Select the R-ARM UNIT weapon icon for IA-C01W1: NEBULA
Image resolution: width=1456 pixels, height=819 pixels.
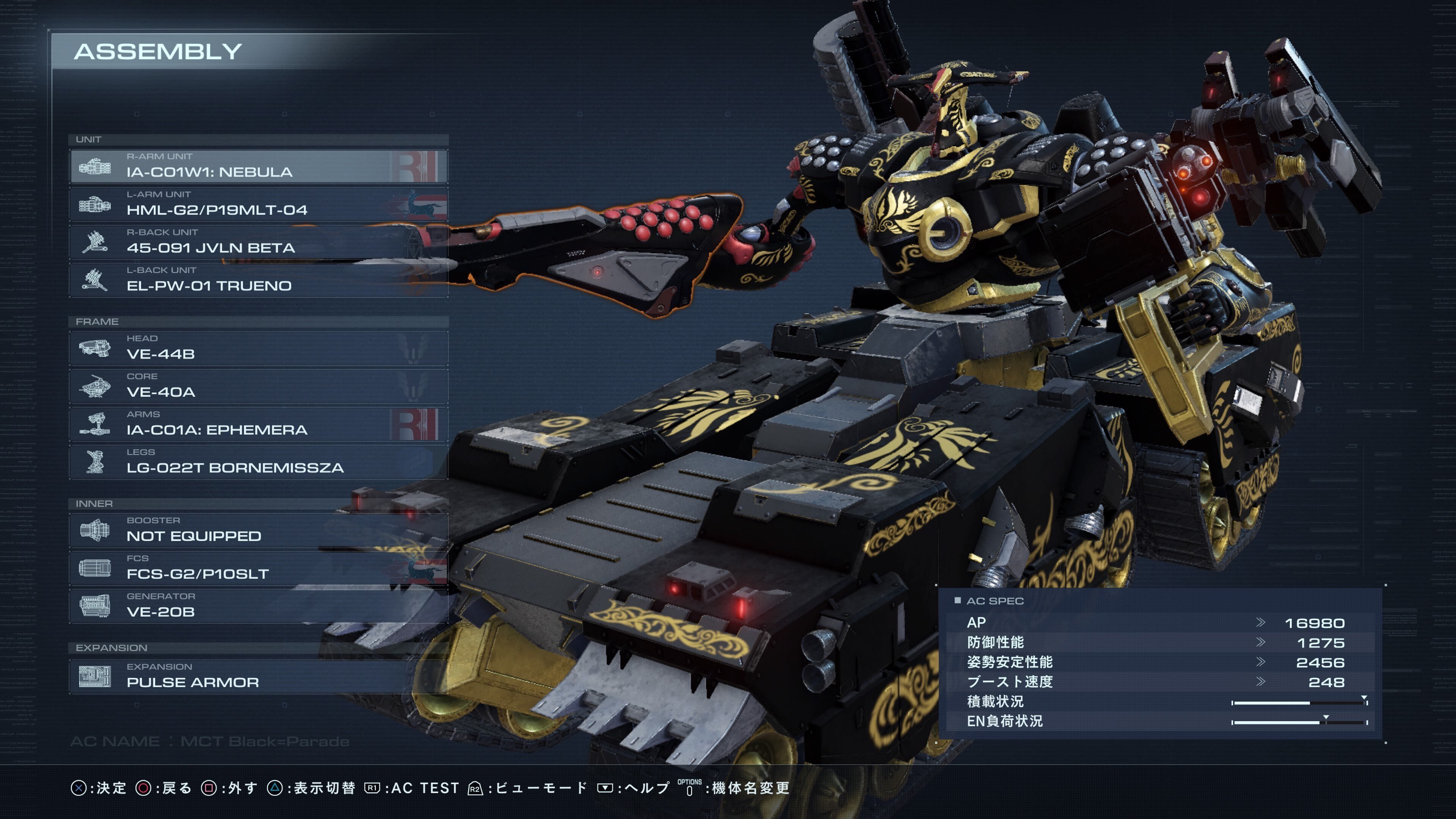(x=95, y=167)
